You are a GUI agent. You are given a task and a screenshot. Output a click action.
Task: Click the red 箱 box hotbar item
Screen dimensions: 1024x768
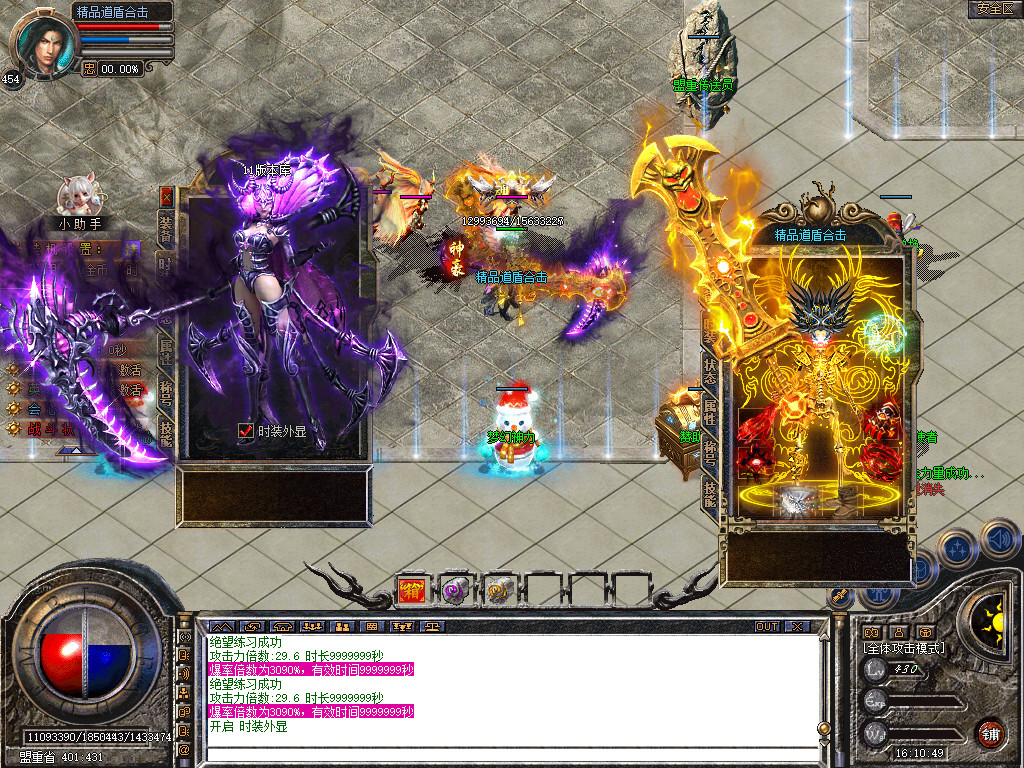[411, 590]
